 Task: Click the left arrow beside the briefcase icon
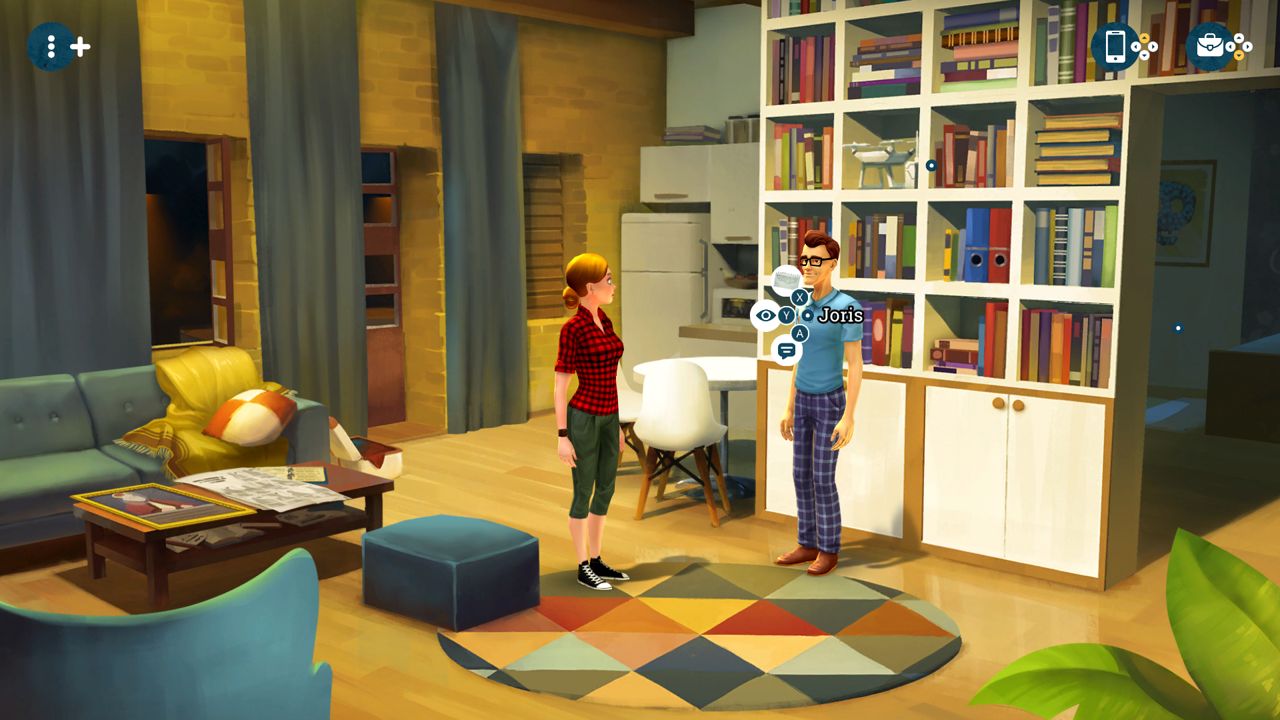(1231, 47)
